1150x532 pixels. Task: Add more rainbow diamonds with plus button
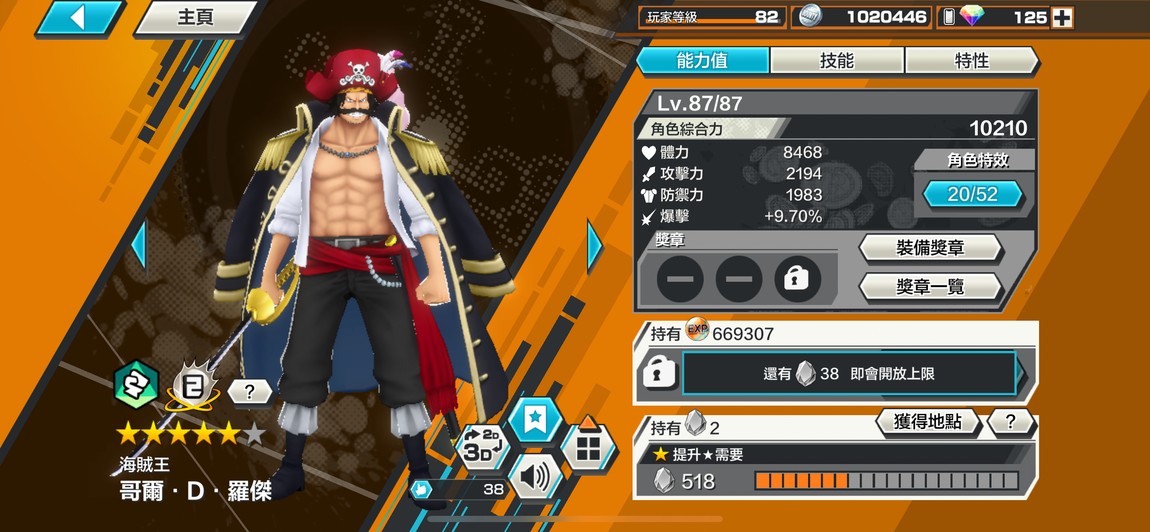(x=1063, y=17)
